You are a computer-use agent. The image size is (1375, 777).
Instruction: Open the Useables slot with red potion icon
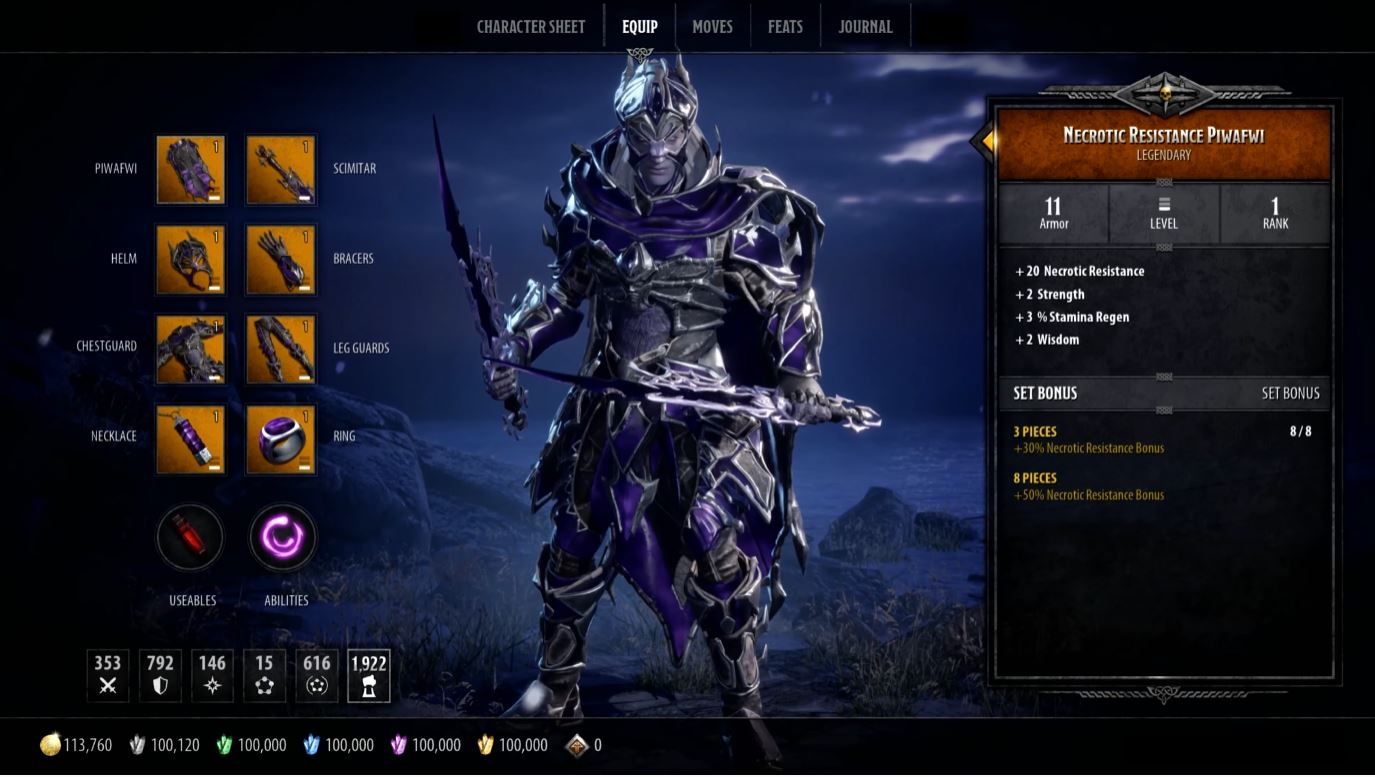pyautogui.click(x=189, y=537)
